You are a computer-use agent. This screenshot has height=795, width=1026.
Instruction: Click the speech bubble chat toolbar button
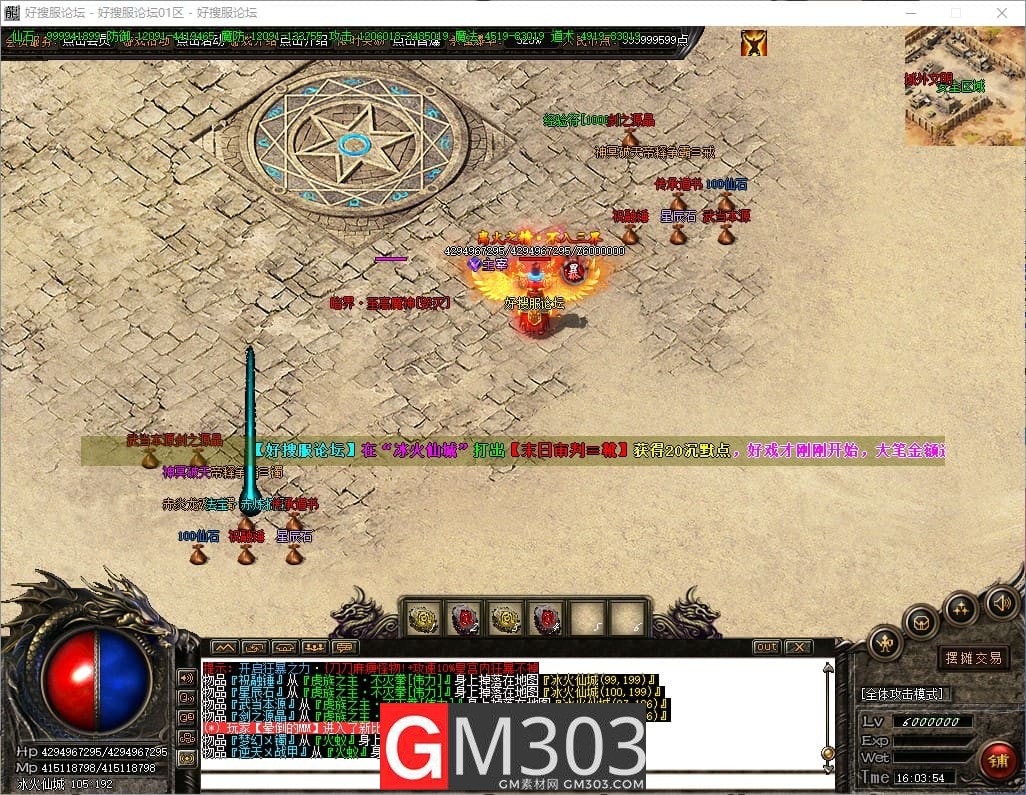coord(344,647)
